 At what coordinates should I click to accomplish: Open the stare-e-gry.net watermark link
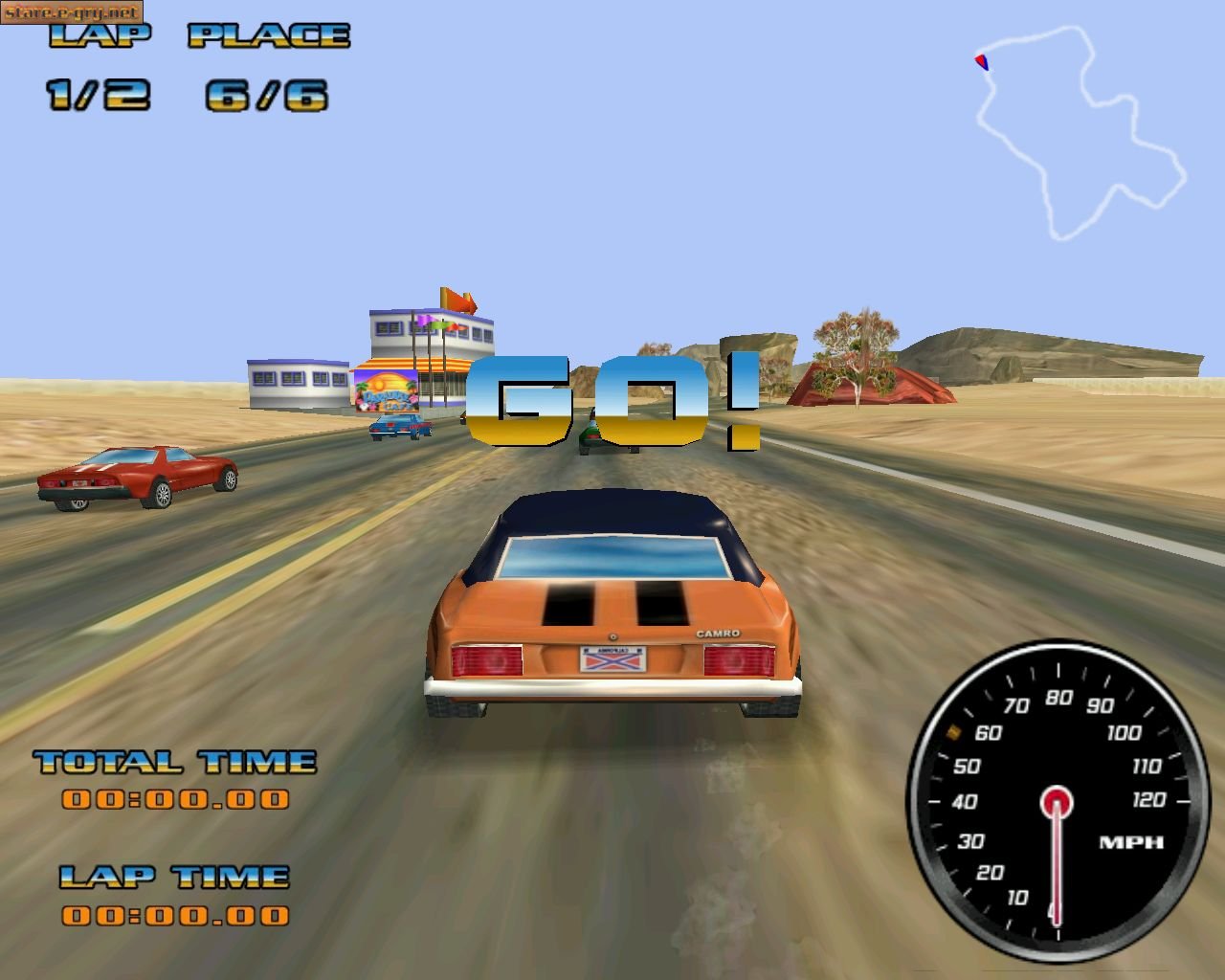click(71, 11)
